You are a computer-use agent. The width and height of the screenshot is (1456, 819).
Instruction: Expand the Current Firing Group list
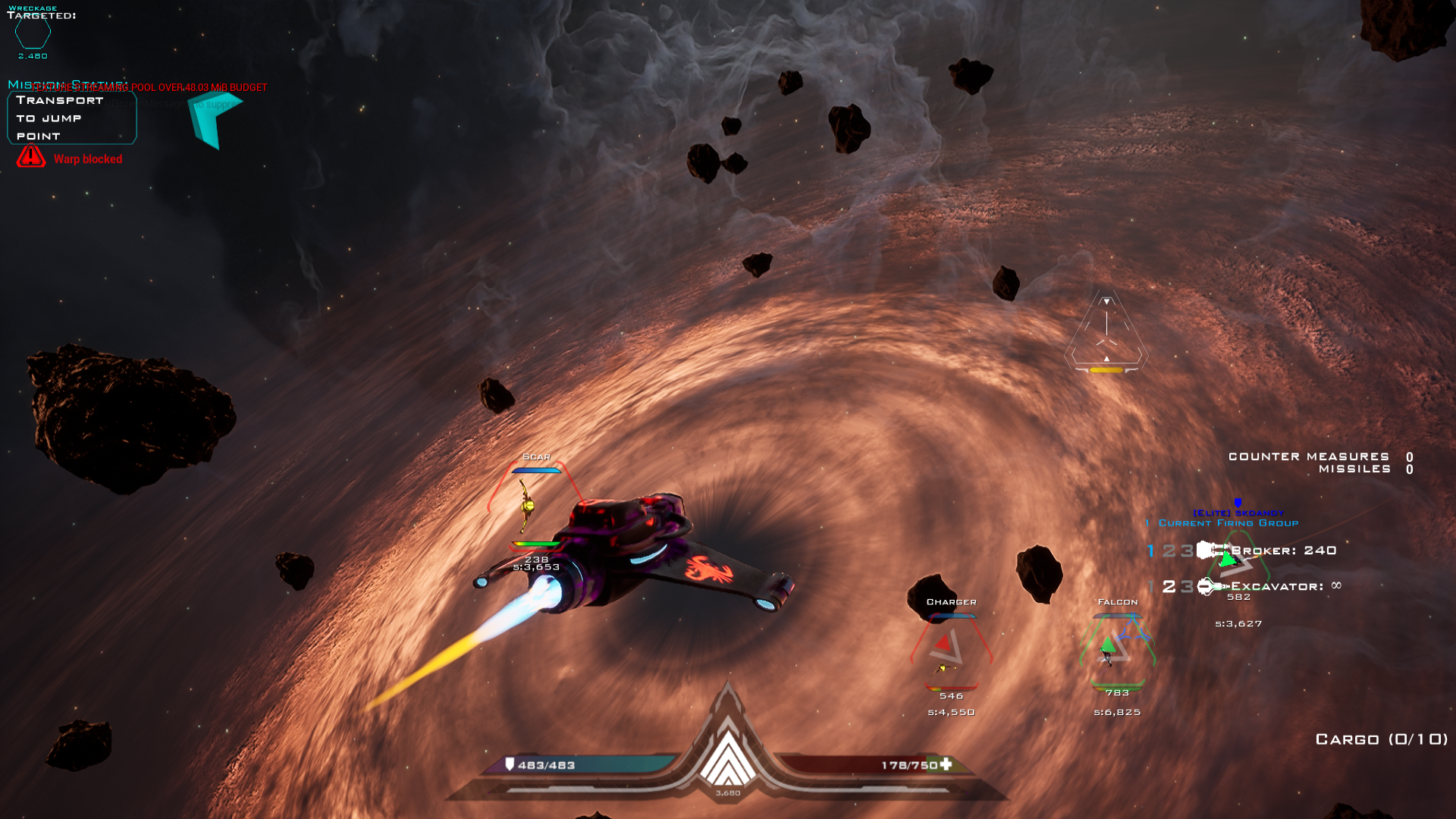pyautogui.click(x=1222, y=522)
